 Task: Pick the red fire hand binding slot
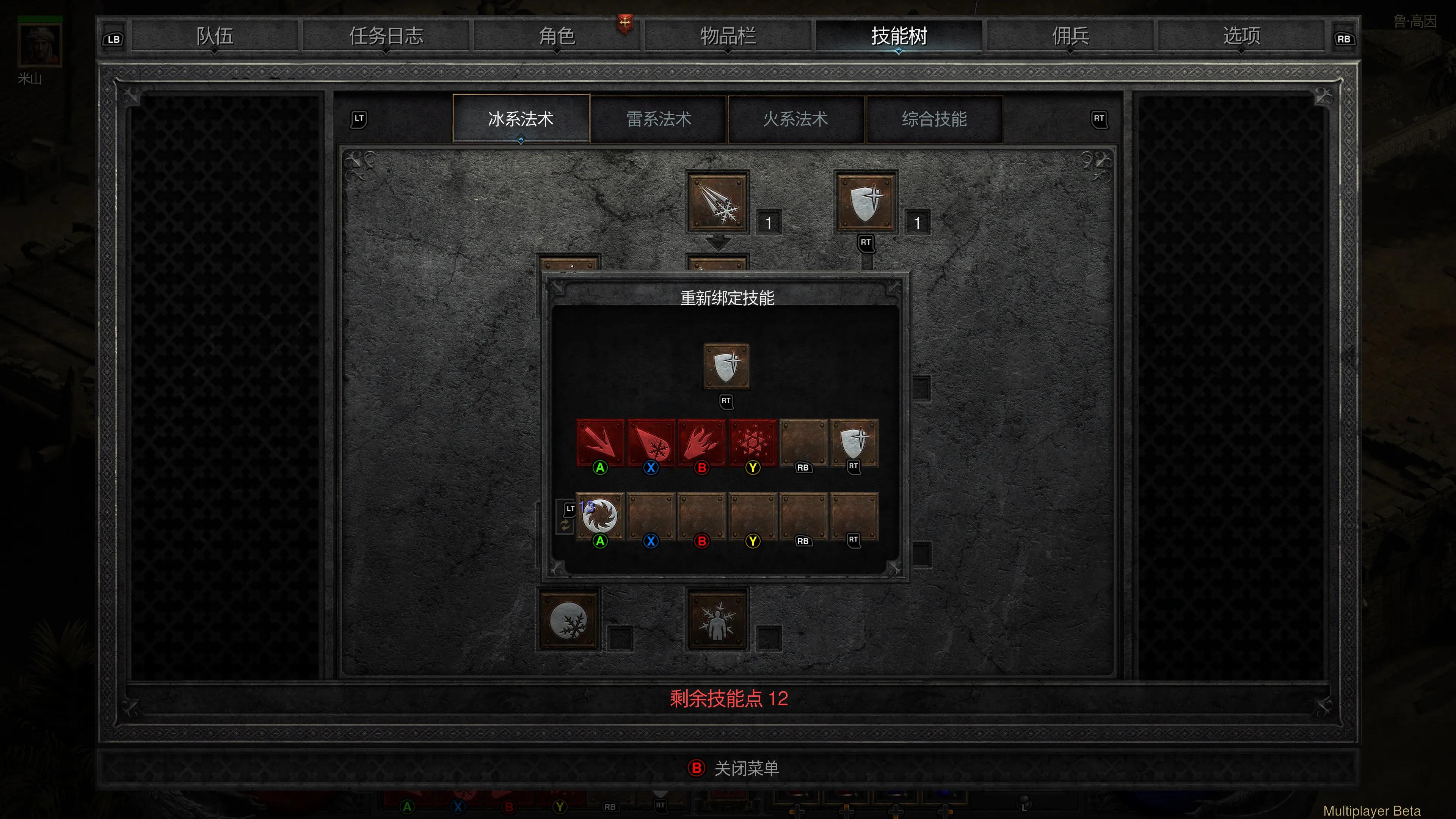[701, 442]
